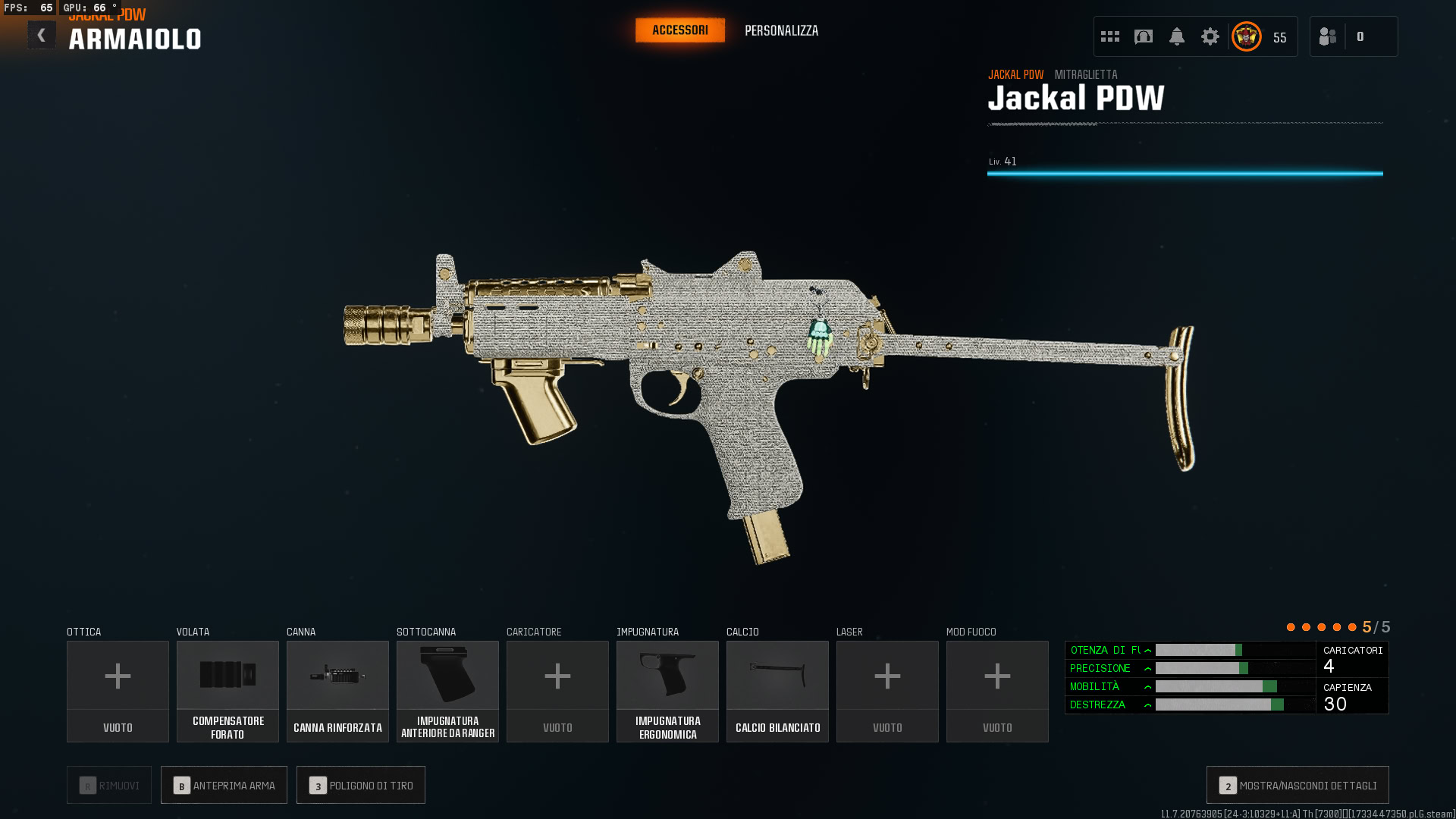Open the Personalizza tab

[x=781, y=31]
